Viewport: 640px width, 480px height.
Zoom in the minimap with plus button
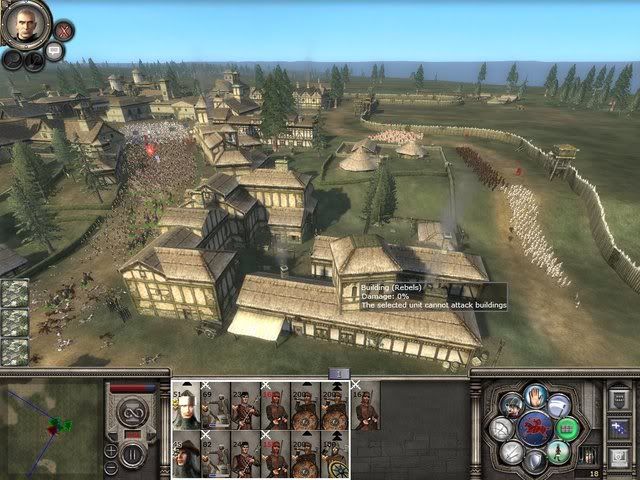[x=111, y=447]
